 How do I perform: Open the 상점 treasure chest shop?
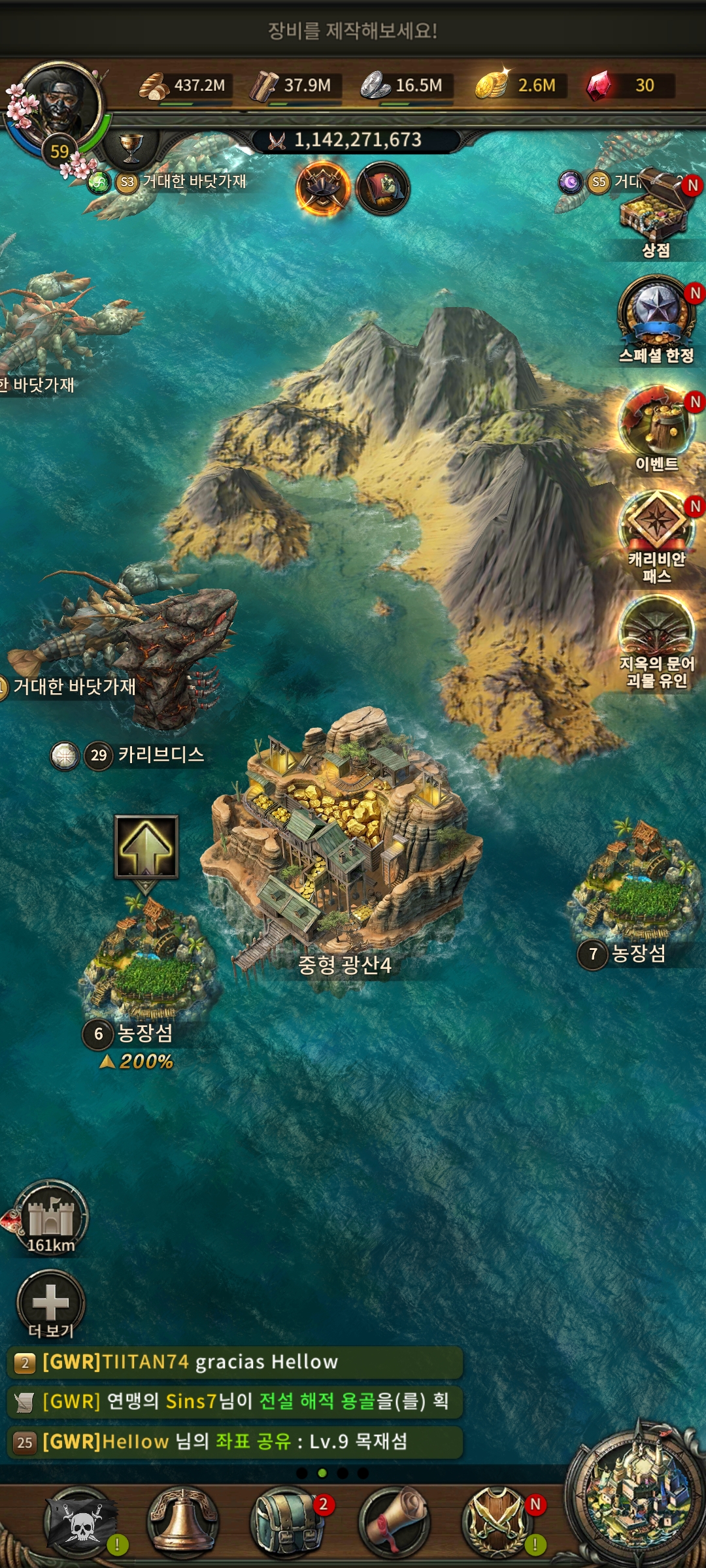[656, 210]
